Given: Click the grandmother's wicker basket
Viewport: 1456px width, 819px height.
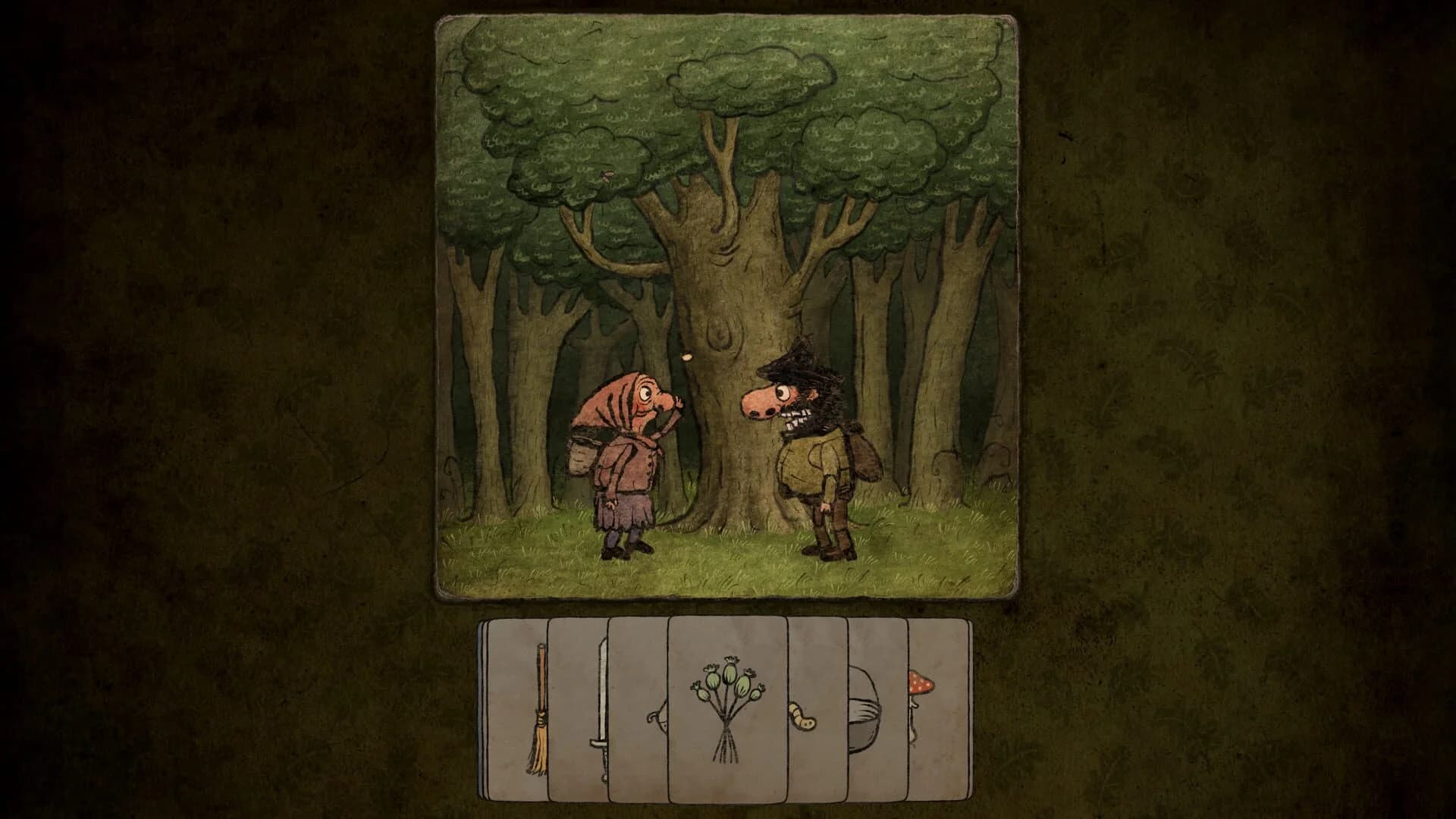Looking at the screenshot, I should (584, 455).
